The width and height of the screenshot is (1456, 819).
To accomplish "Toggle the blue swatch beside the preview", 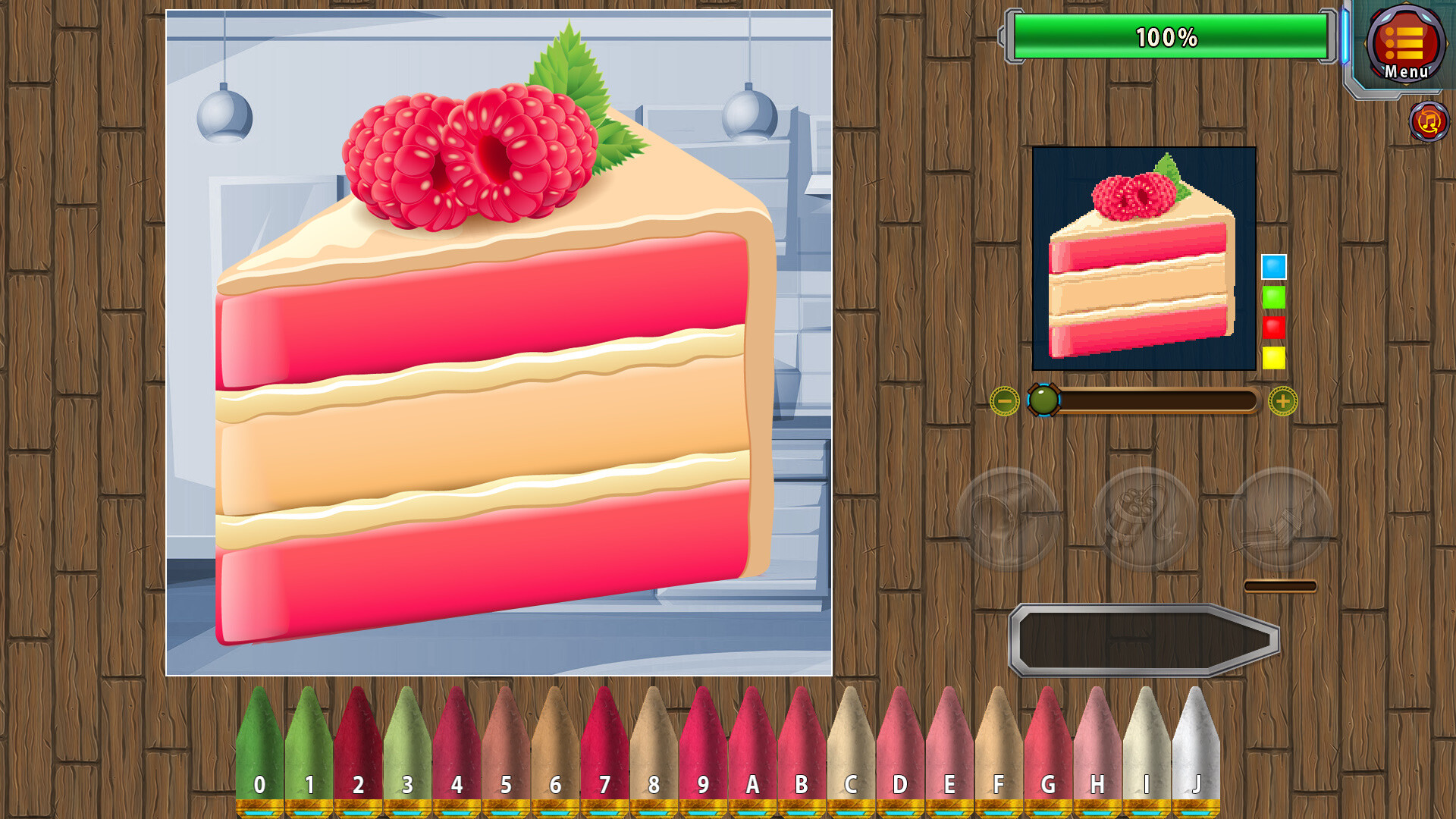I will 1273,266.
